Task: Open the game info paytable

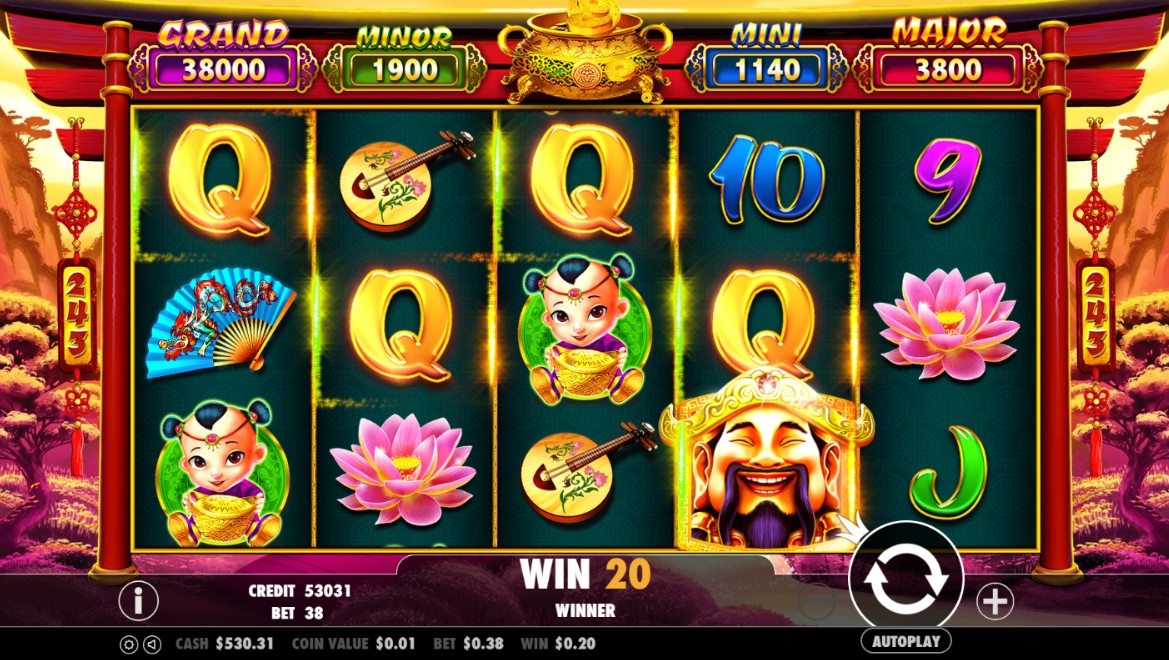Action: tap(139, 600)
